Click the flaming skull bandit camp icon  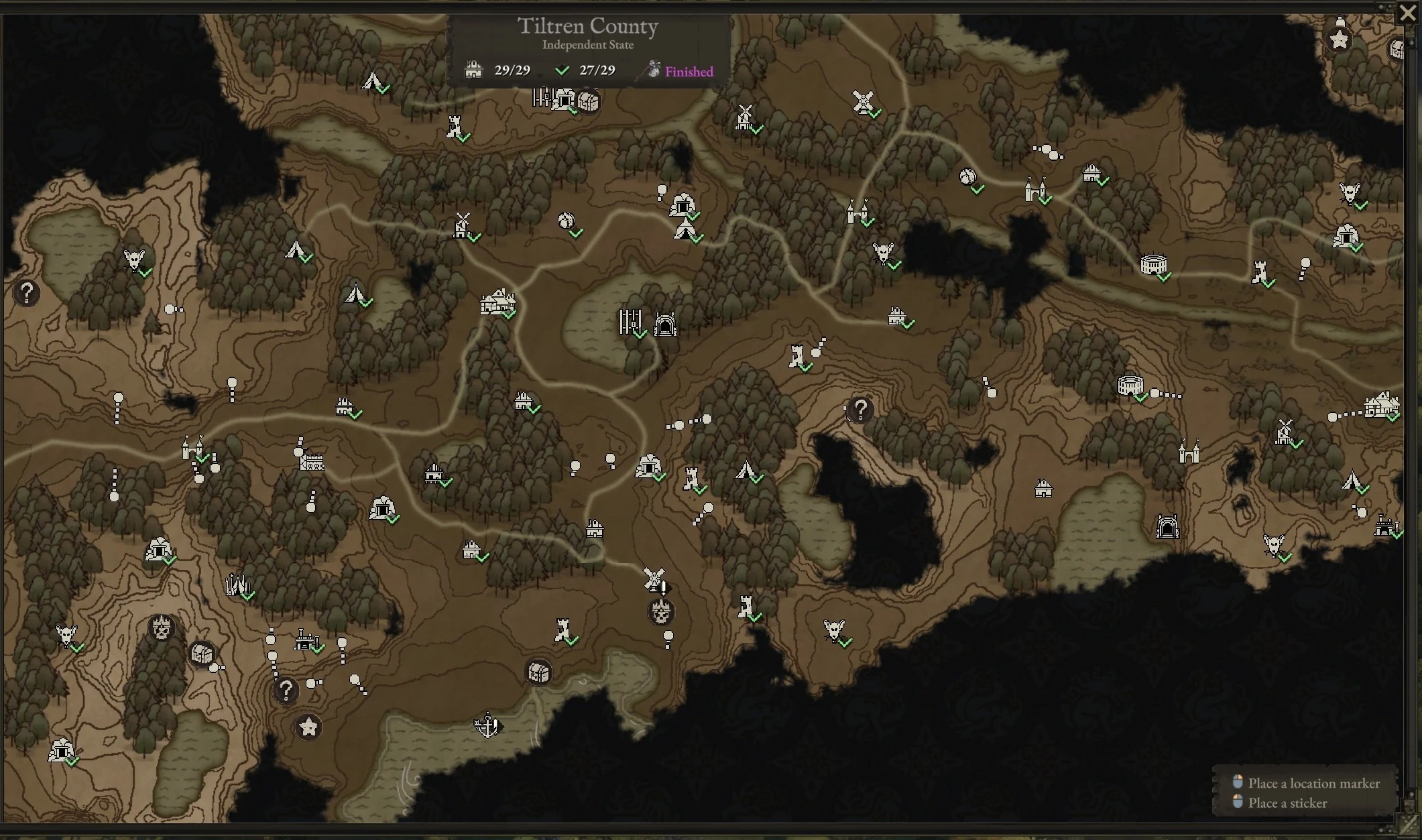tap(661, 612)
